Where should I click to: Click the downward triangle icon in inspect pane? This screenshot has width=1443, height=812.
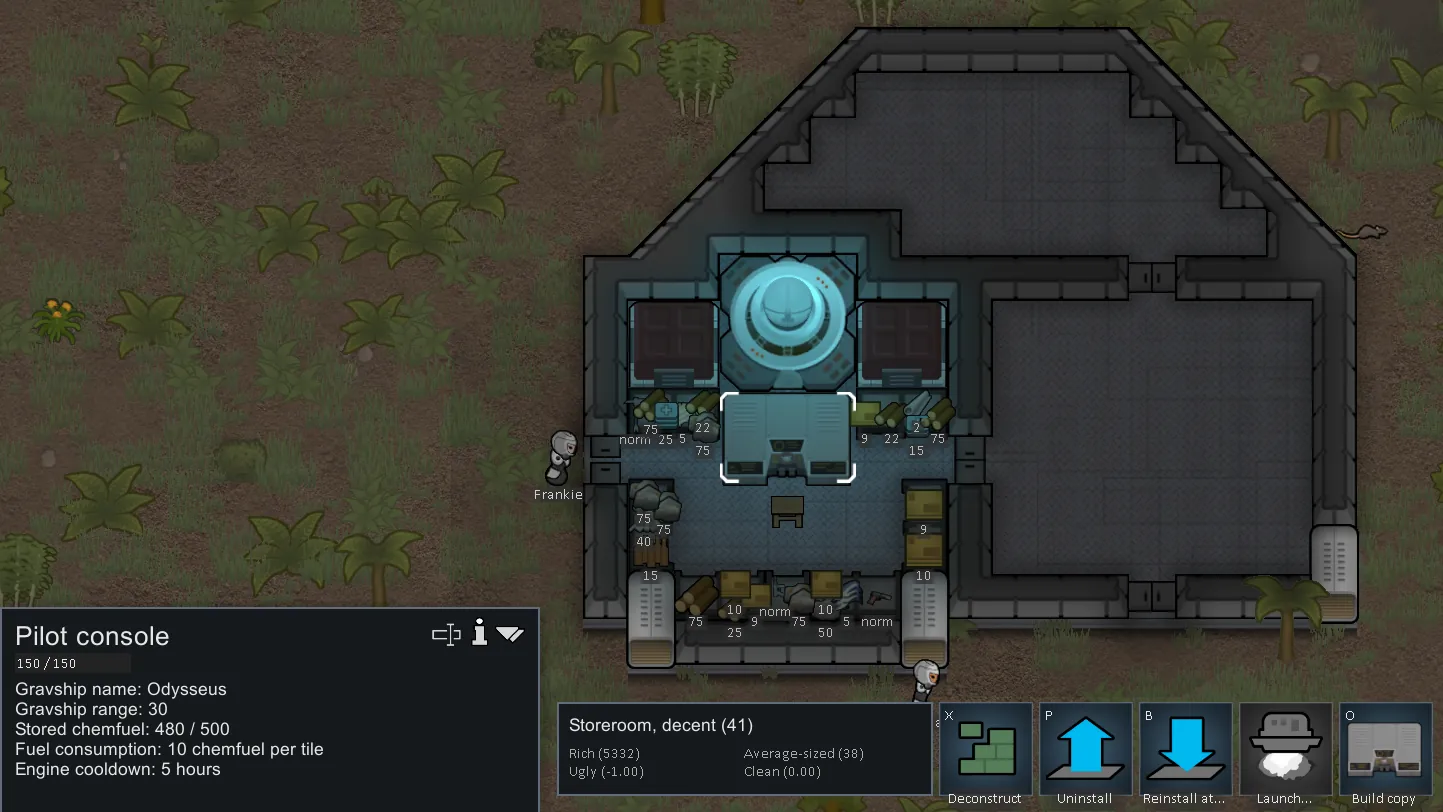510,634
